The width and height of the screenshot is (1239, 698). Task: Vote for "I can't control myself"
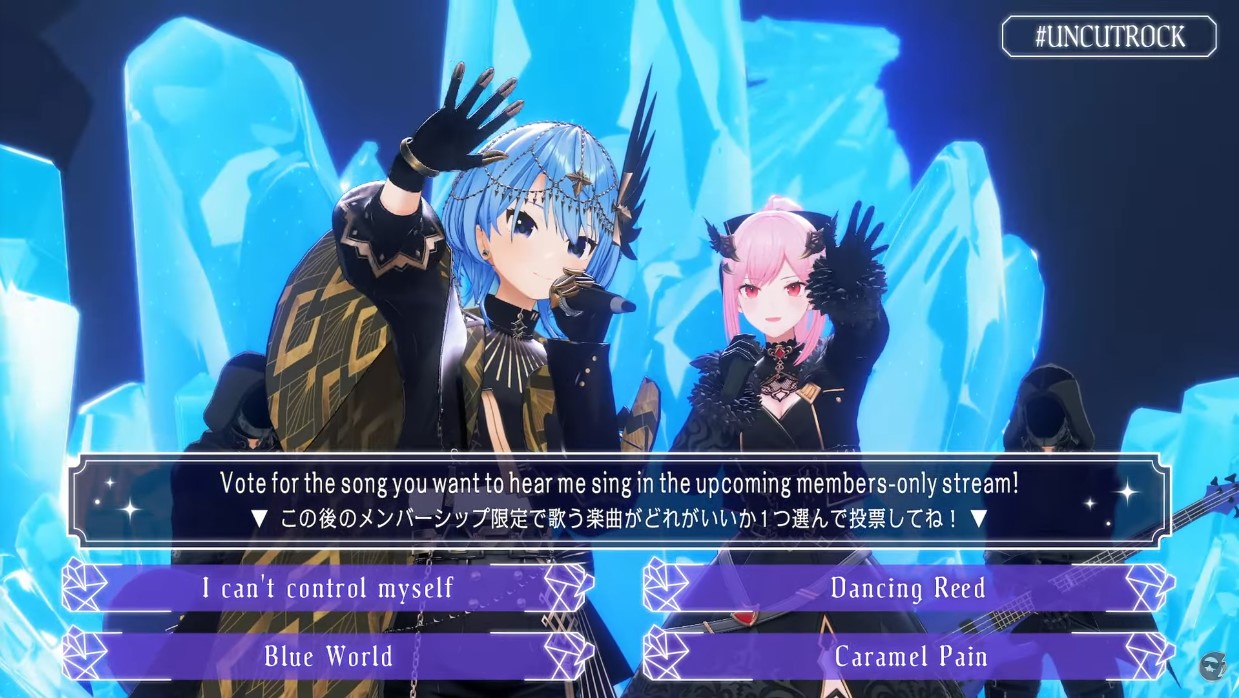click(328, 588)
